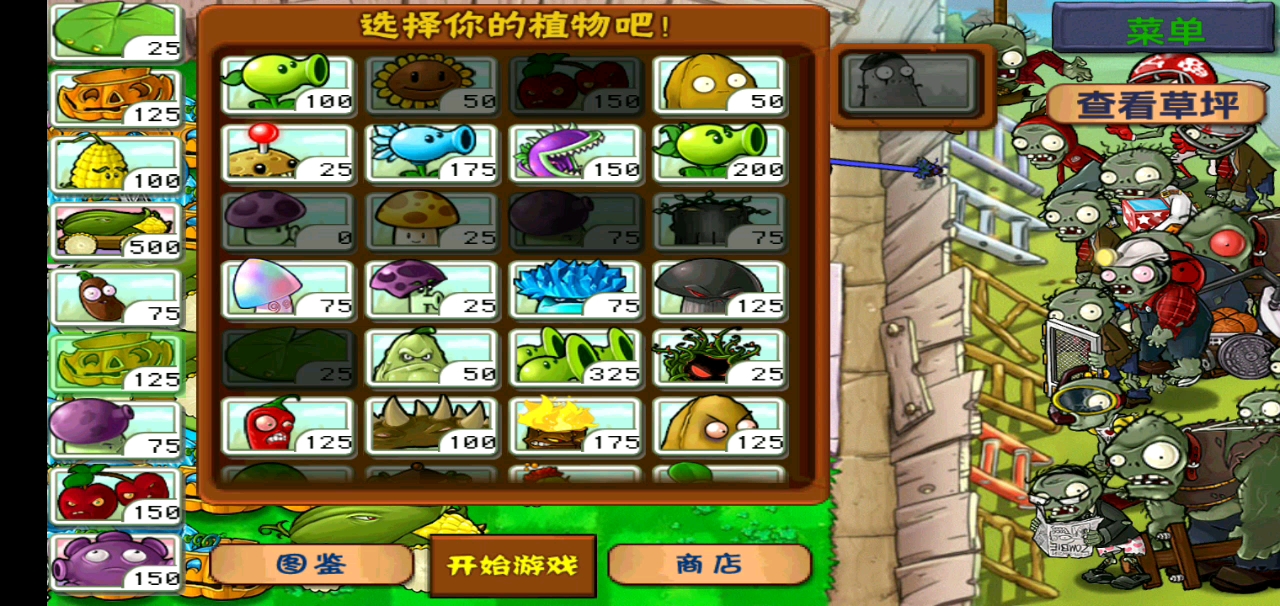
Task: Remove the Kernel-pult card from chosen seeds
Action: pyautogui.click(x=117, y=165)
